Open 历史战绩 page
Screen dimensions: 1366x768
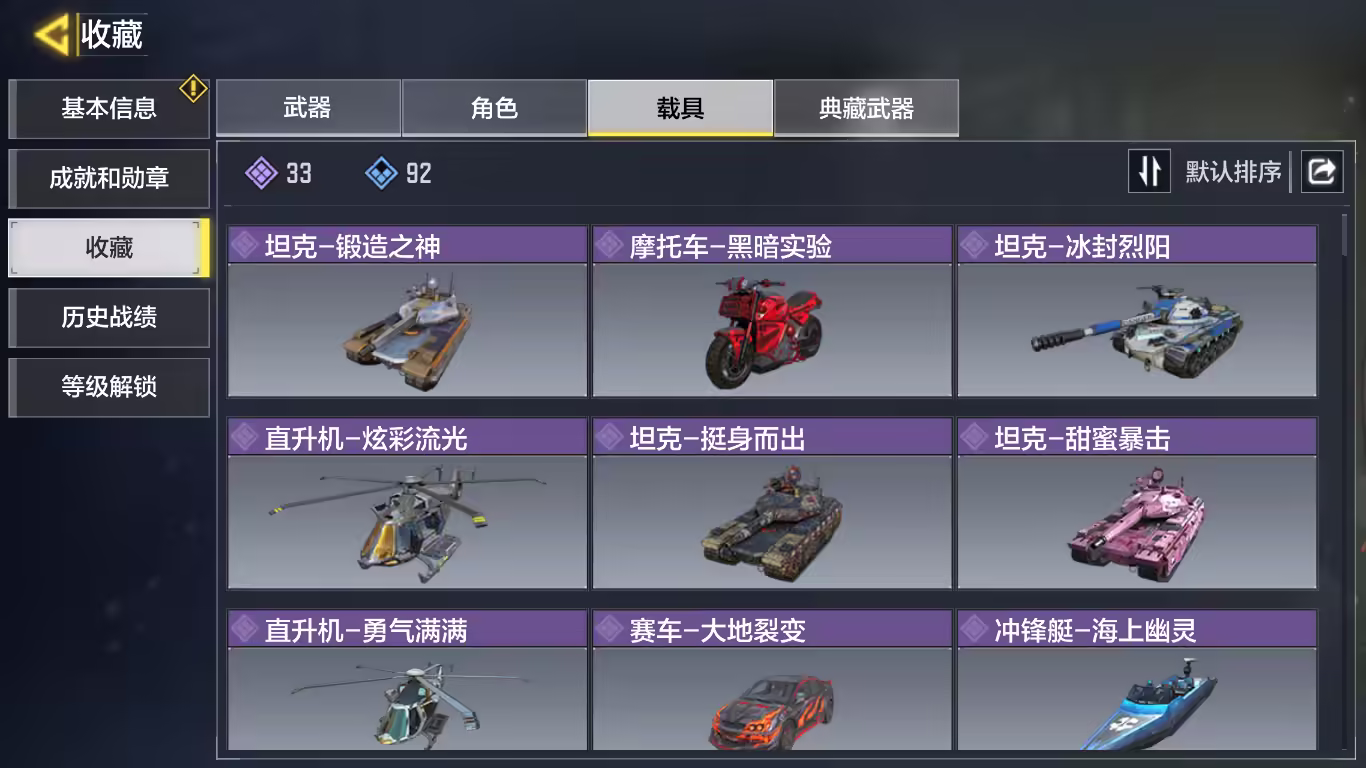(109, 318)
